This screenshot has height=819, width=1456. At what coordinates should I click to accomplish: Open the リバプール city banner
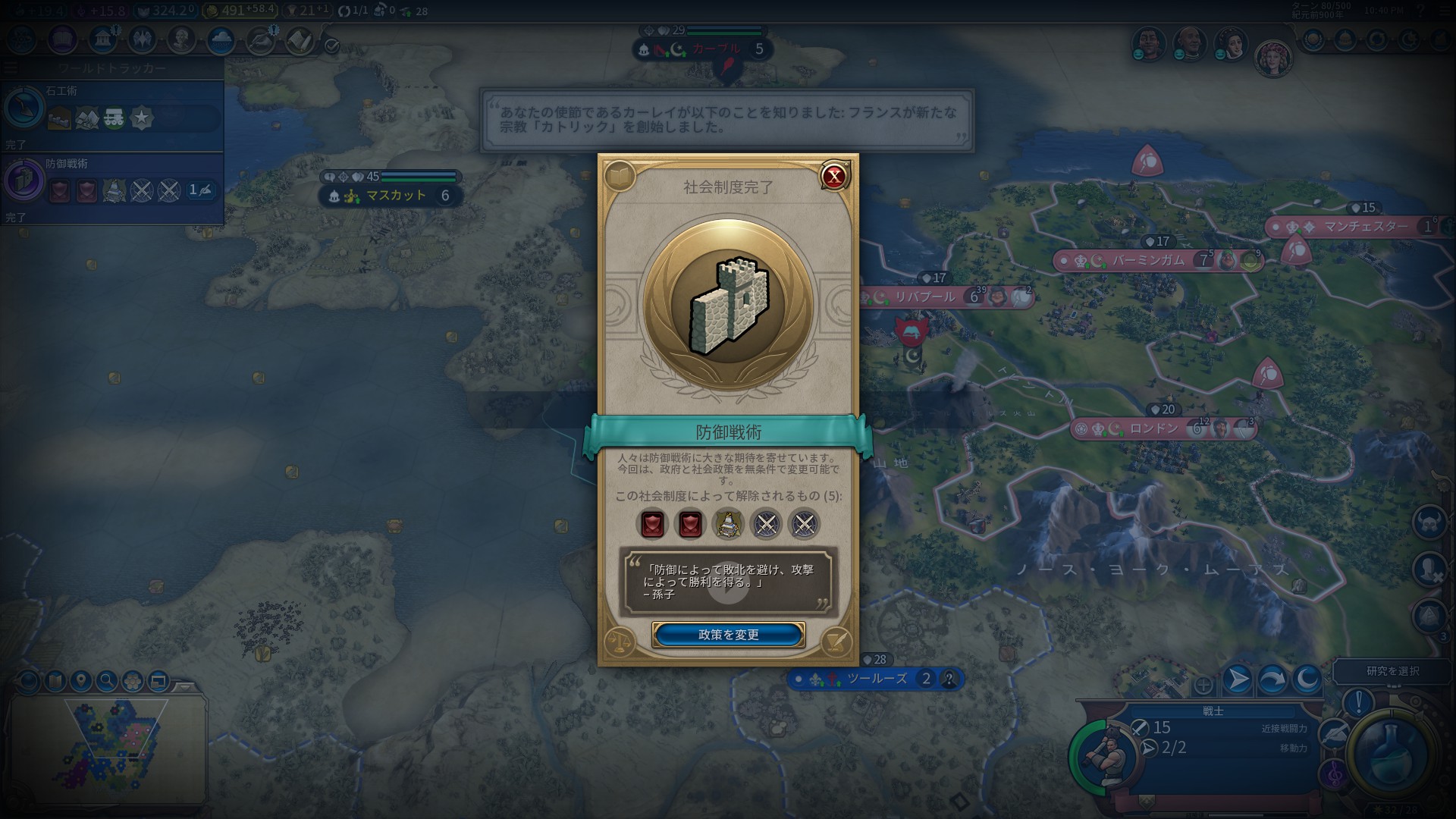coord(924,297)
